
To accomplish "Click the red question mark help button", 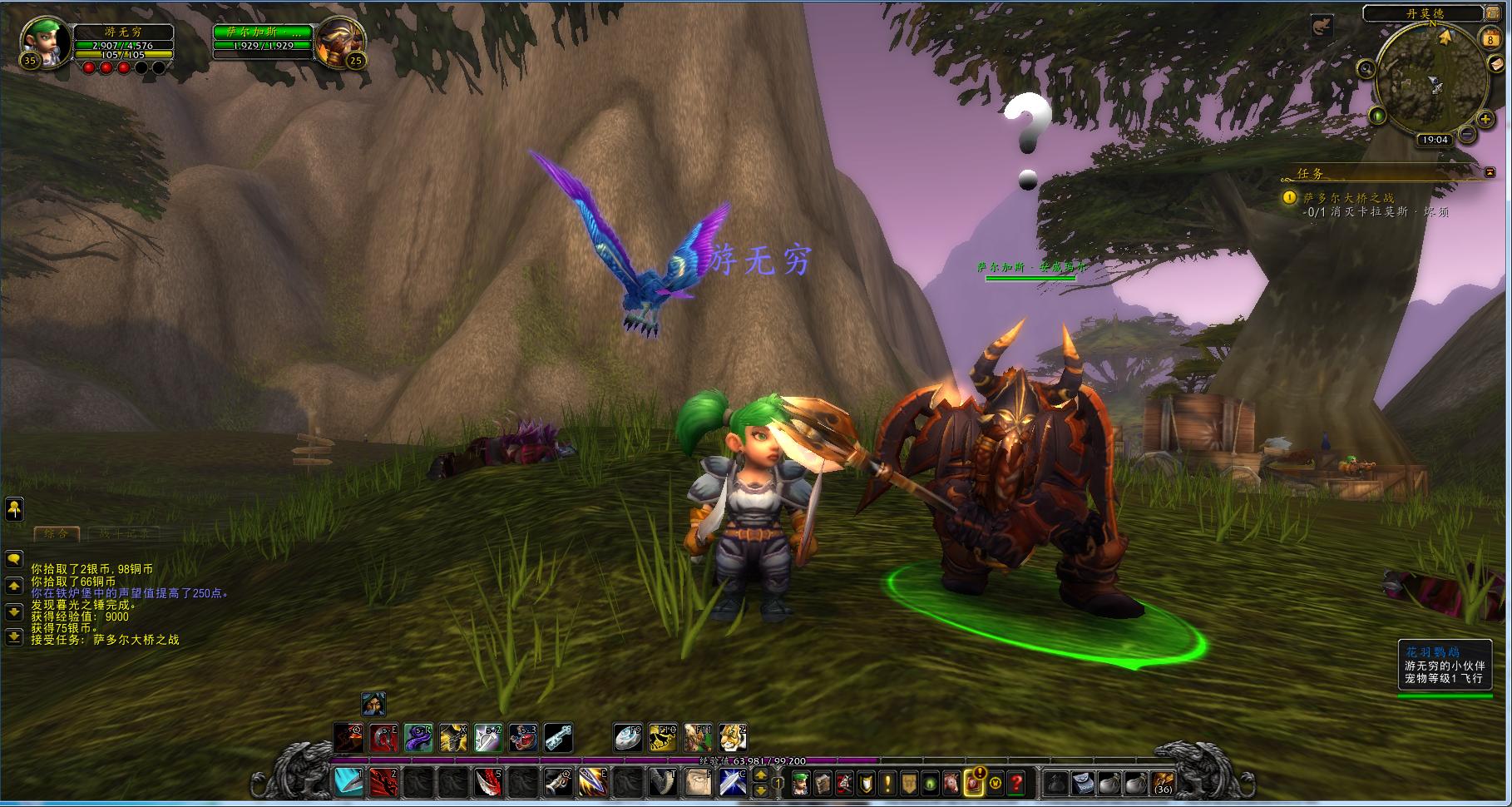I will tap(1016, 782).
